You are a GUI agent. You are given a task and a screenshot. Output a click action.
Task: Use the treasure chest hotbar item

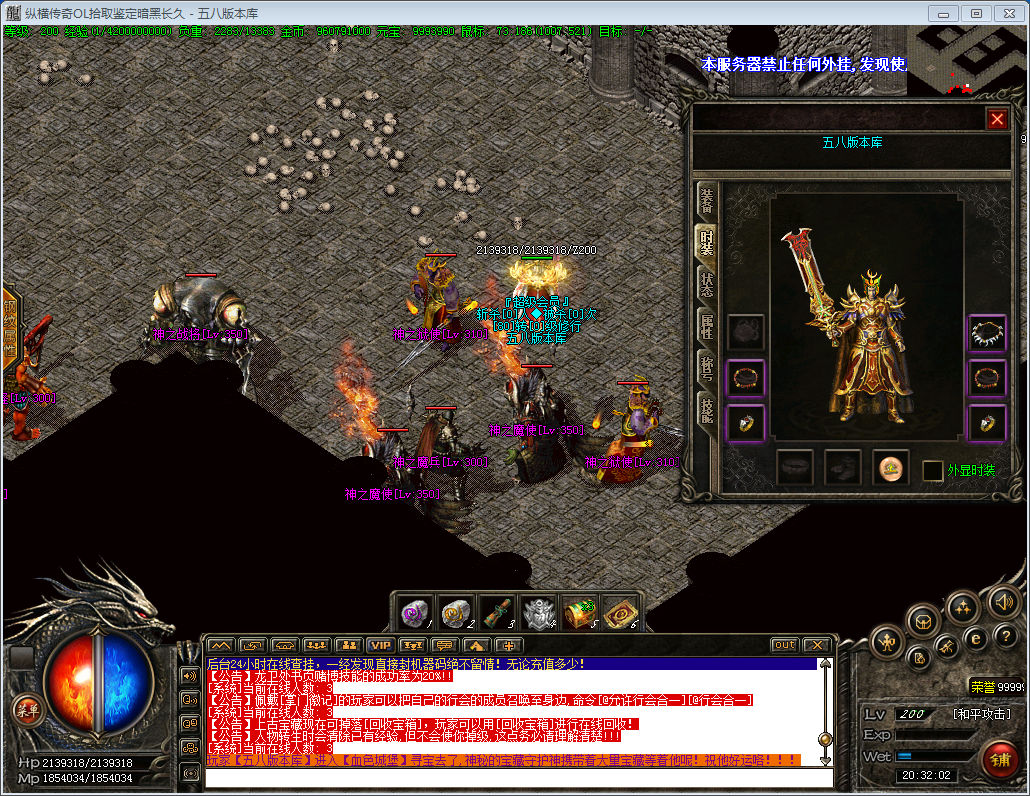580,611
